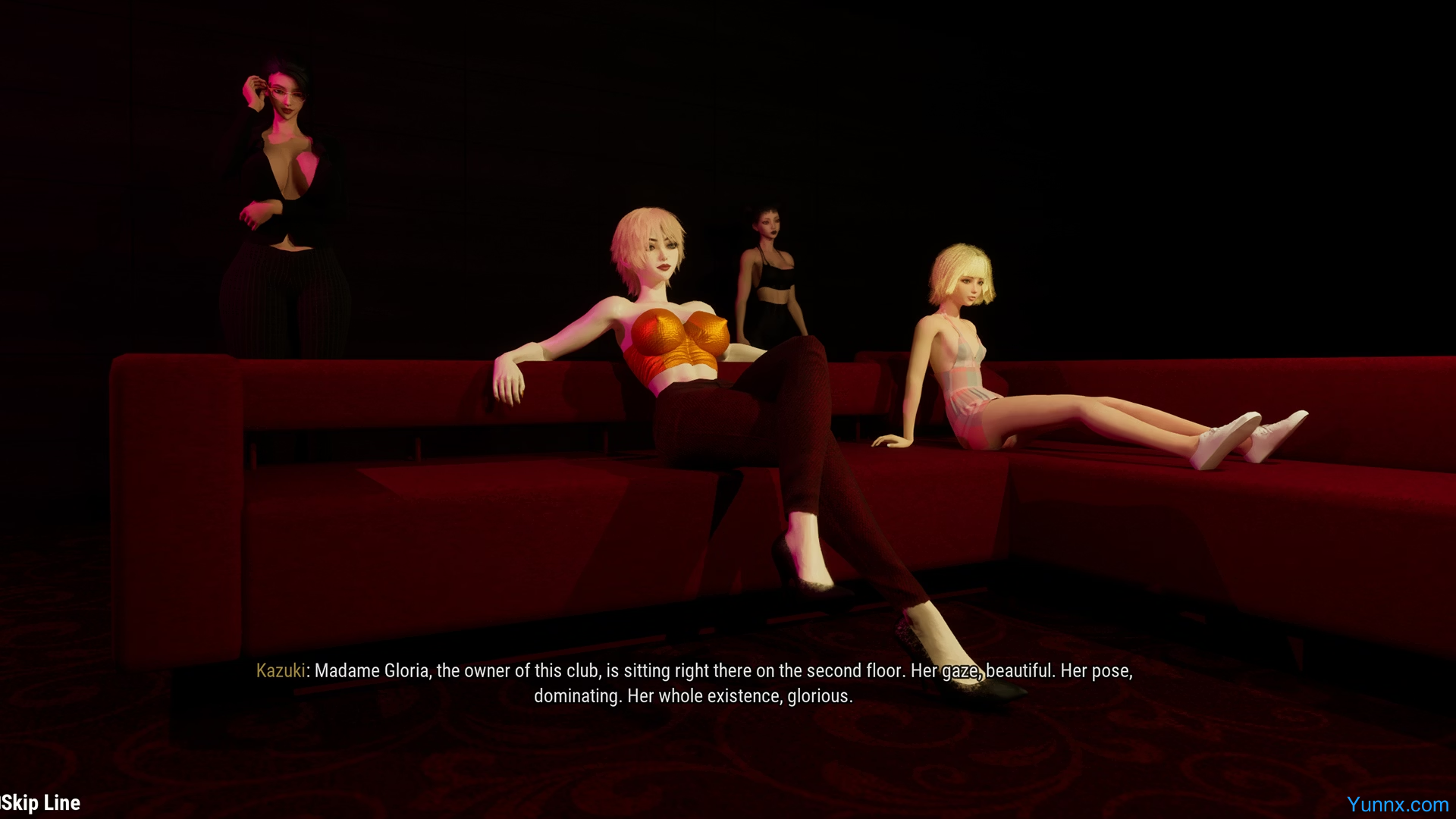The width and height of the screenshot is (1456, 819).
Task: Skip the current dialogue line
Action: click(x=41, y=803)
